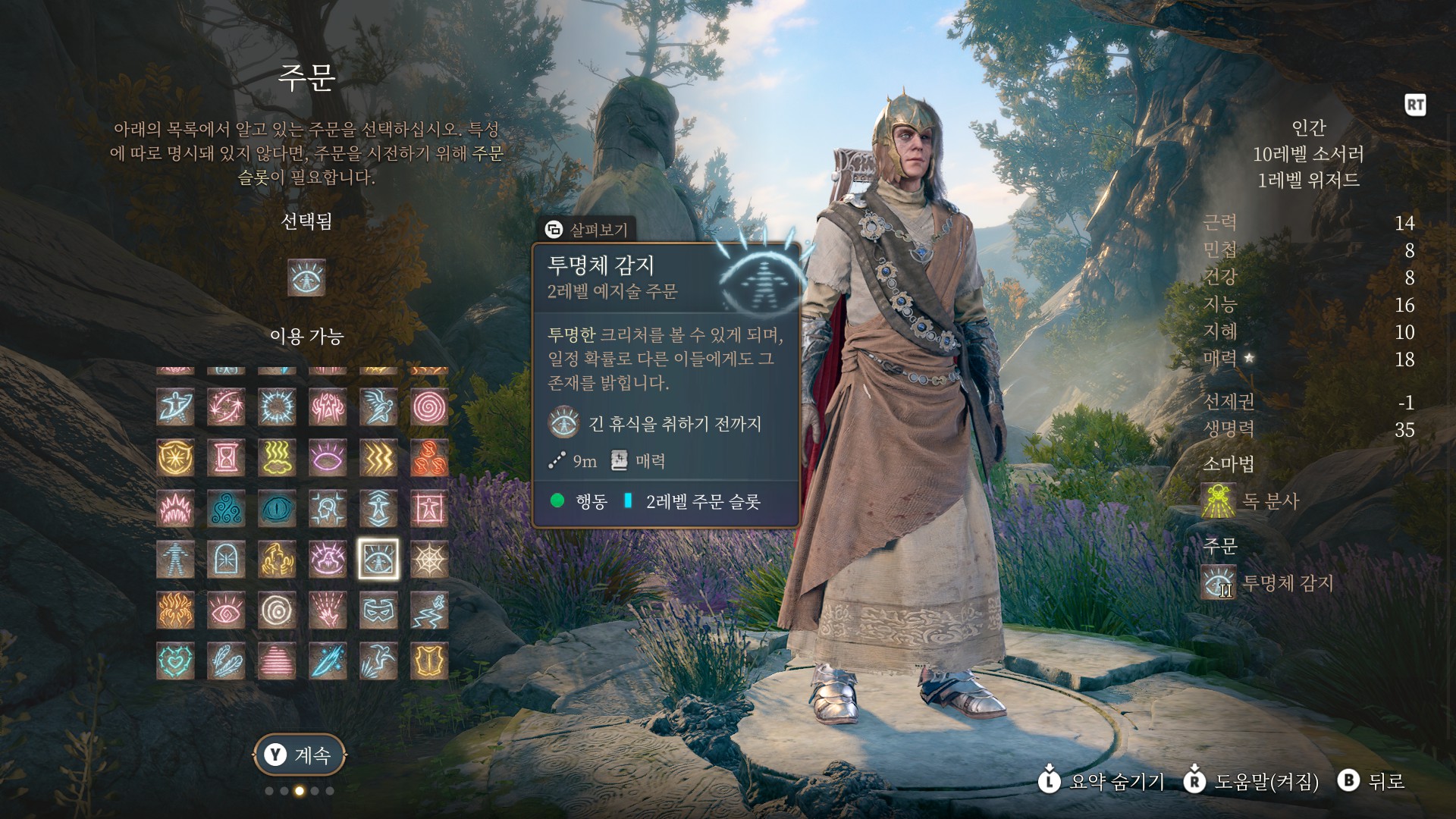Select the highlighted eye-and-figure spell in the available grid

click(x=378, y=560)
